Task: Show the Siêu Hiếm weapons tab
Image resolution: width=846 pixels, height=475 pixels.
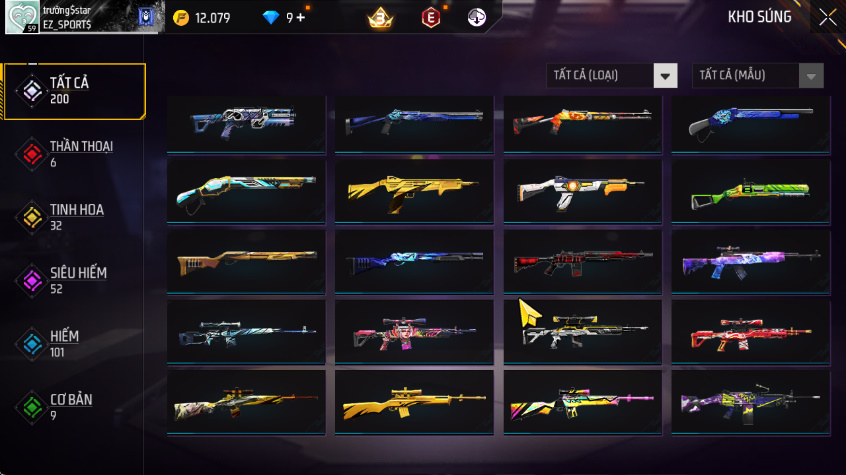Action: point(73,280)
